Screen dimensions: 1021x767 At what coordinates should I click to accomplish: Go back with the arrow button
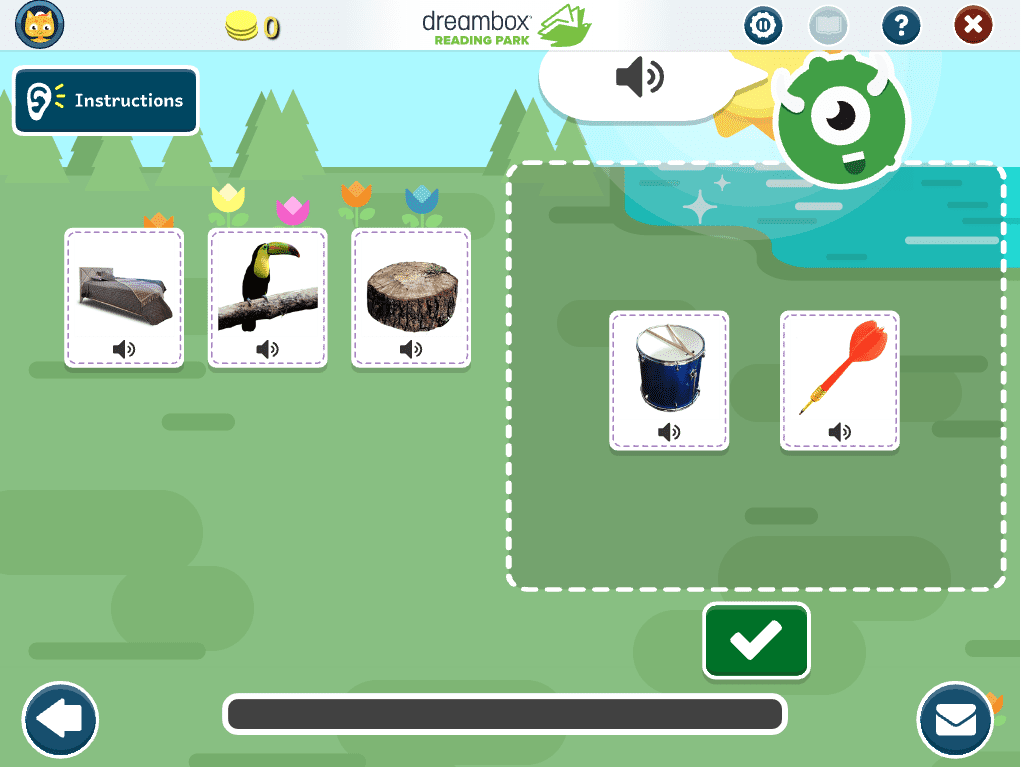60,719
